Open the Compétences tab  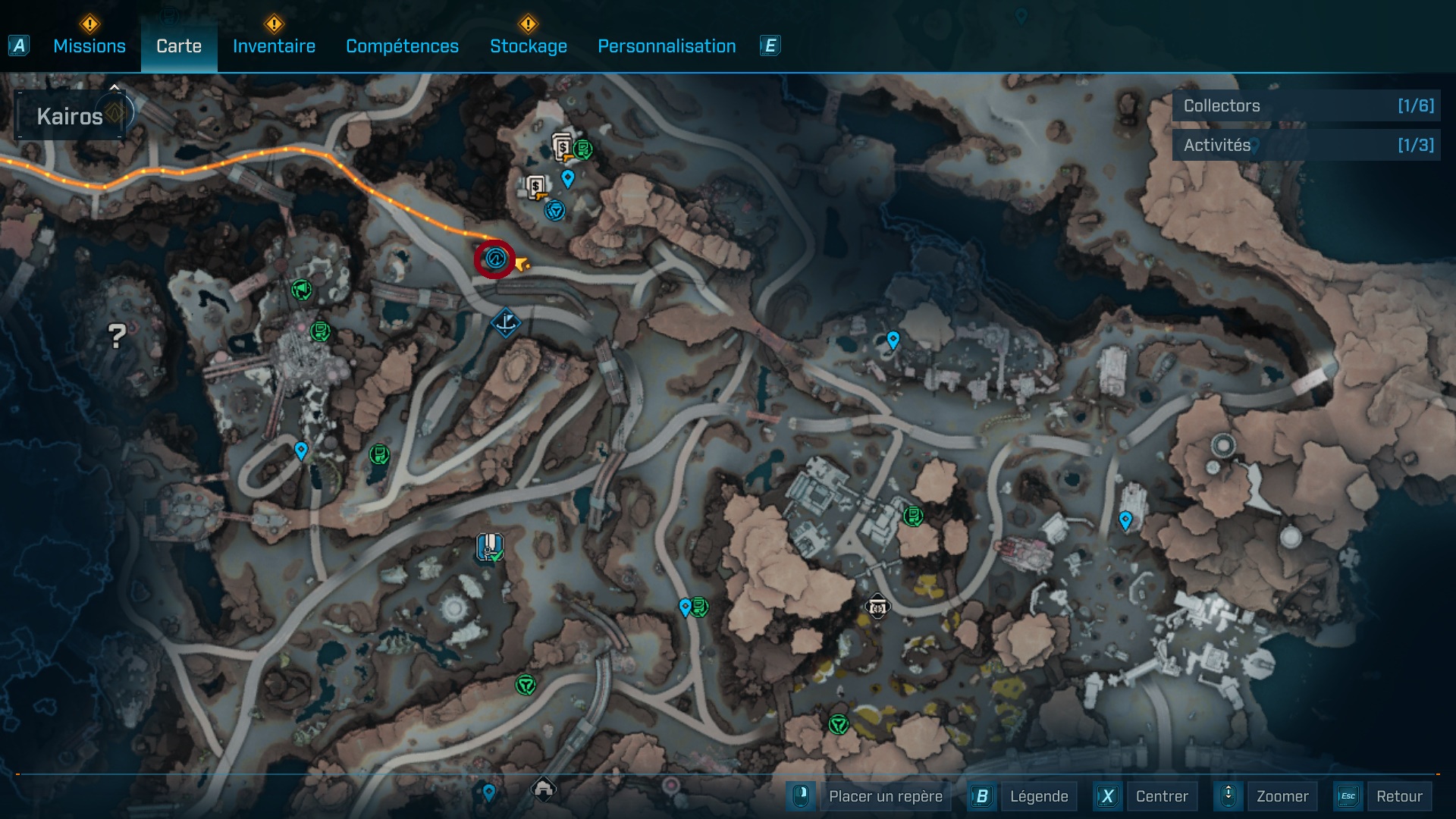click(x=402, y=46)
